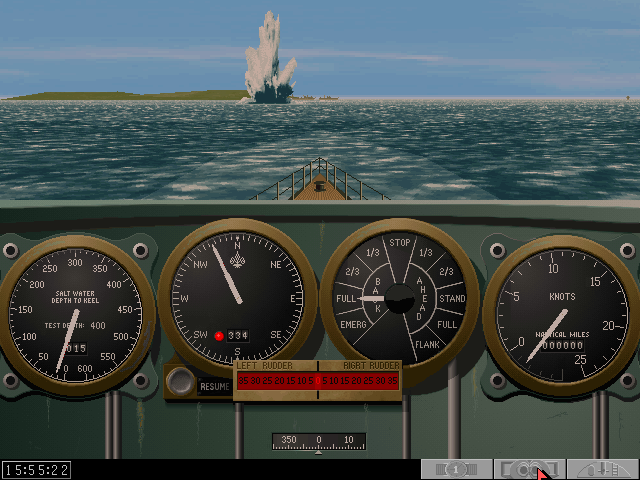
Task: Set depth to 300 on depth gauge
Action: coord(76,262)
